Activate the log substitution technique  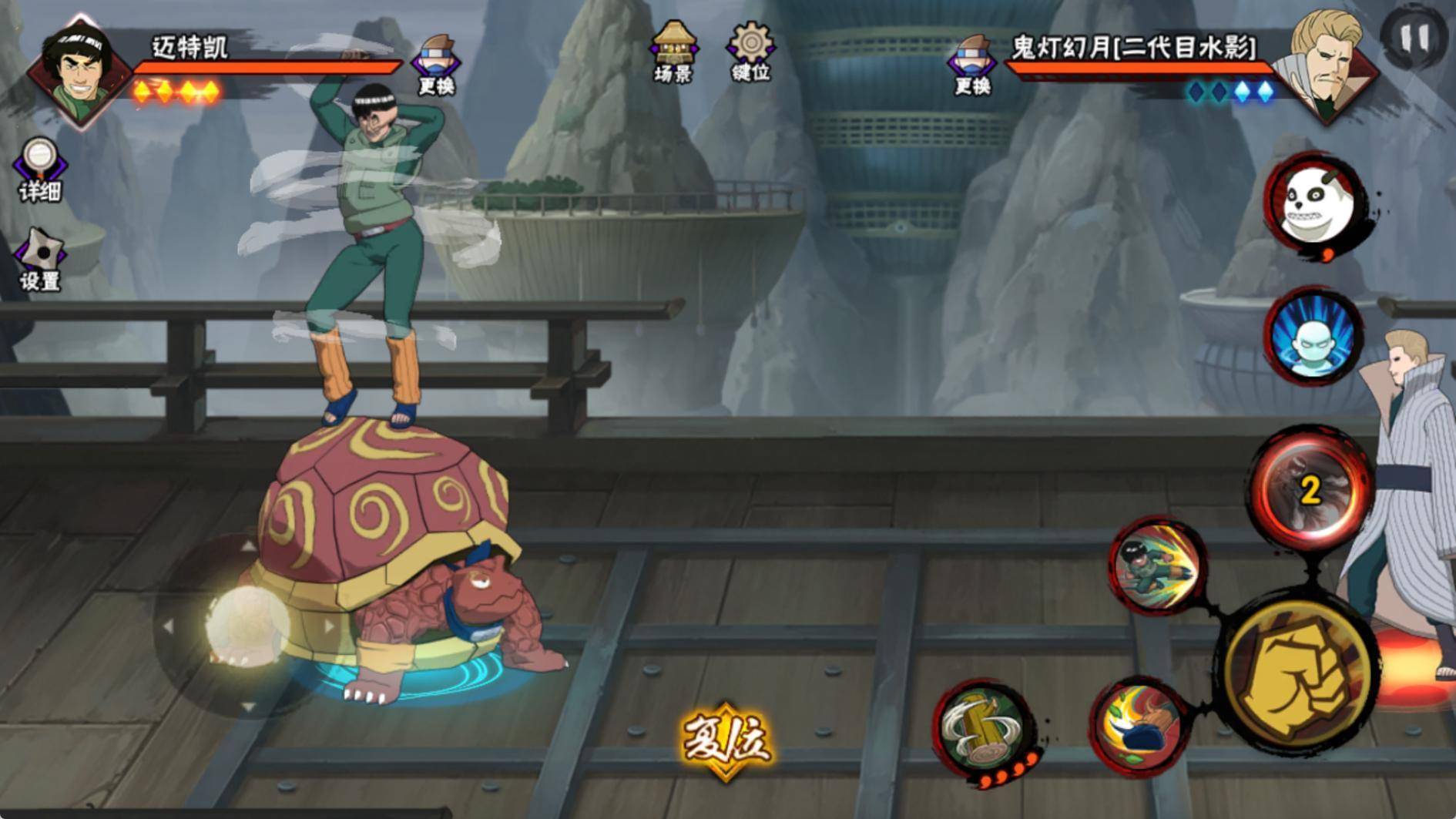coord(984,729)
